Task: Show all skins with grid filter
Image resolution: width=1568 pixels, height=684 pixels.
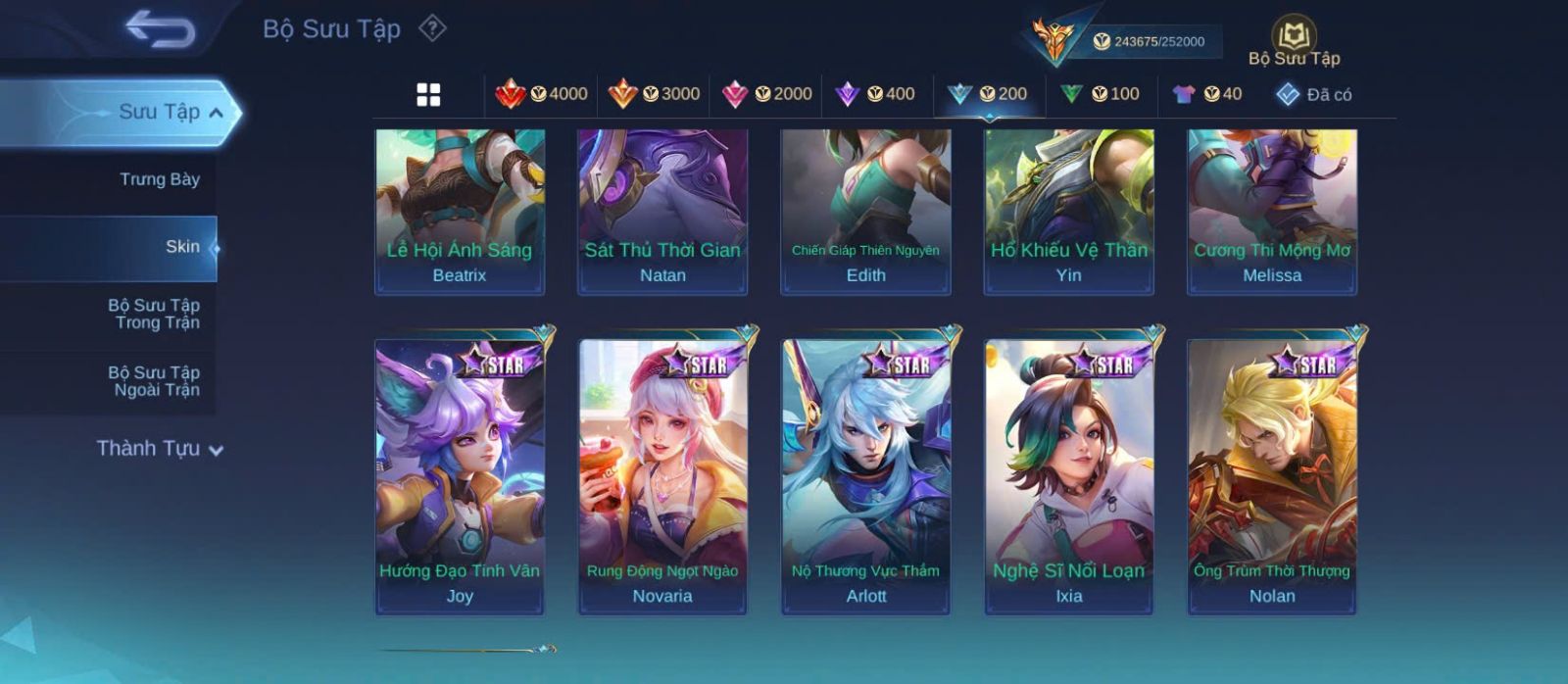Action: [x=428, y=94]
